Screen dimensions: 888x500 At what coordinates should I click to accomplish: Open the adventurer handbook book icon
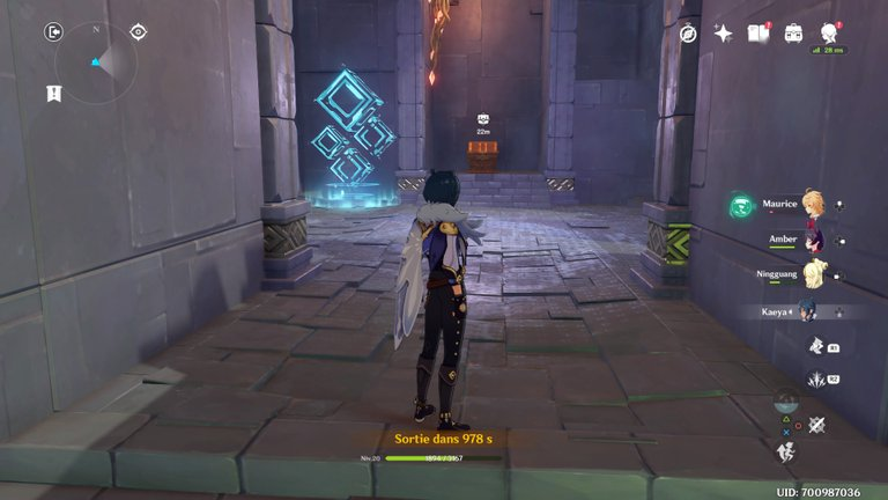758,33
